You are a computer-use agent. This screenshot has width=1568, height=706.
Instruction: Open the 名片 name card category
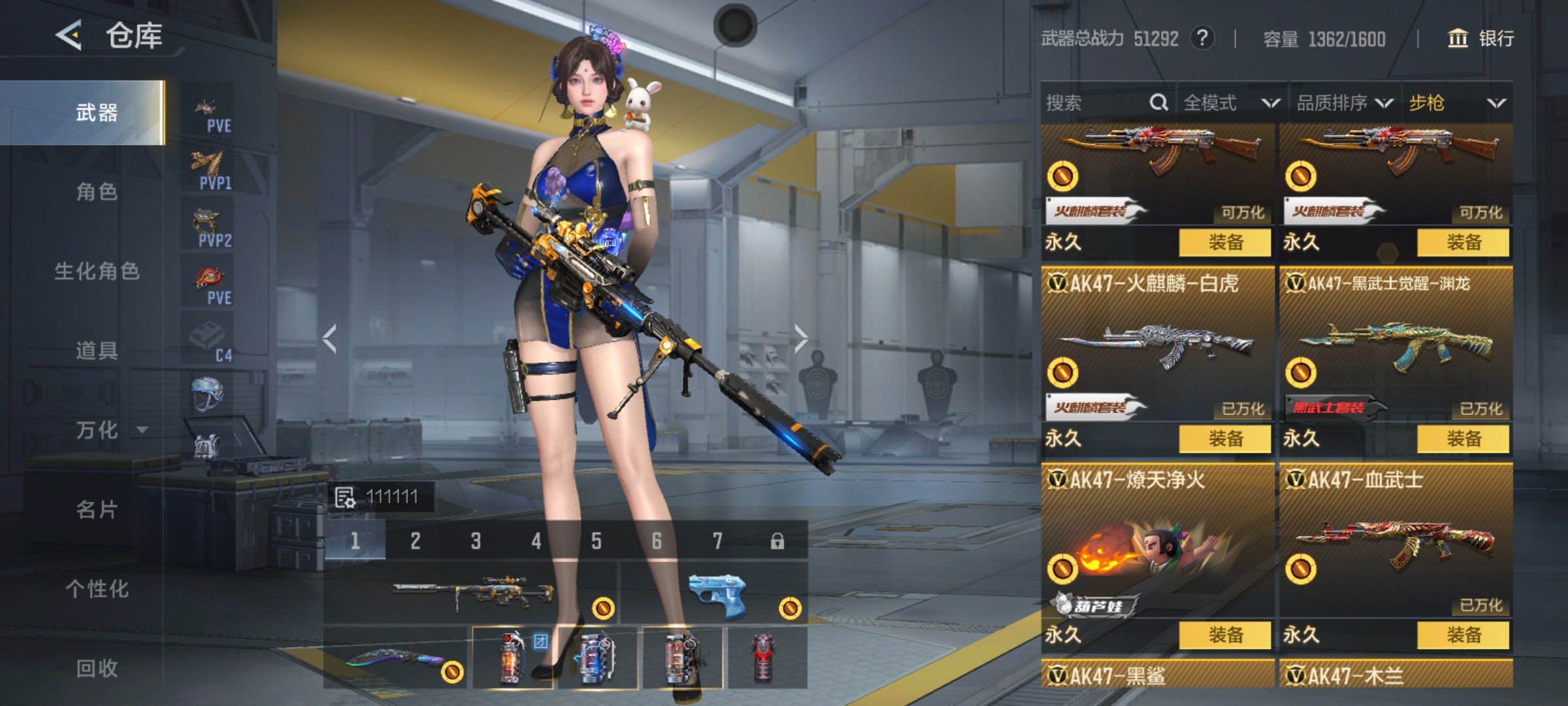[x=97, y=509]
